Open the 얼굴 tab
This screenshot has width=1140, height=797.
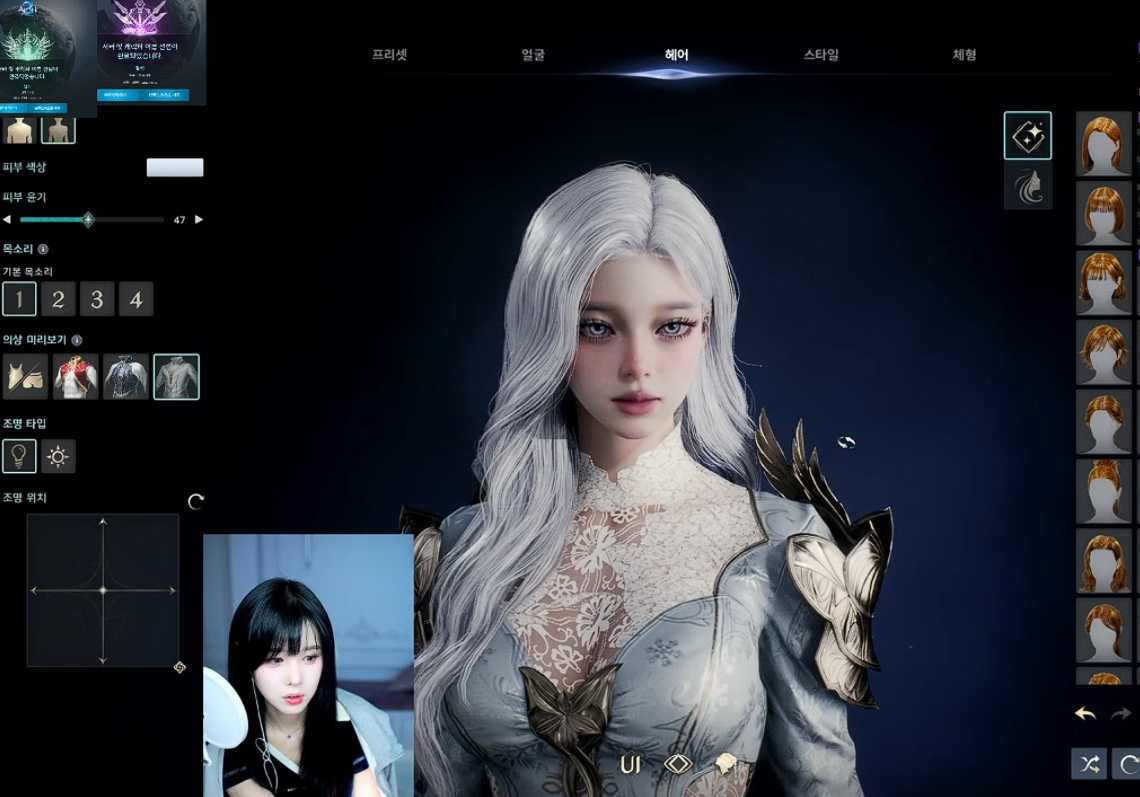[533, 55]
